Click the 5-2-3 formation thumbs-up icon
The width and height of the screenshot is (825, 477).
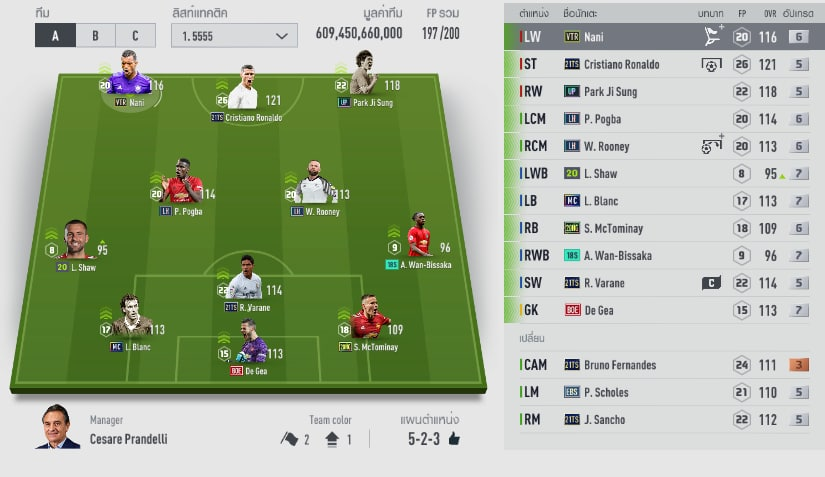tap(453, 439)
